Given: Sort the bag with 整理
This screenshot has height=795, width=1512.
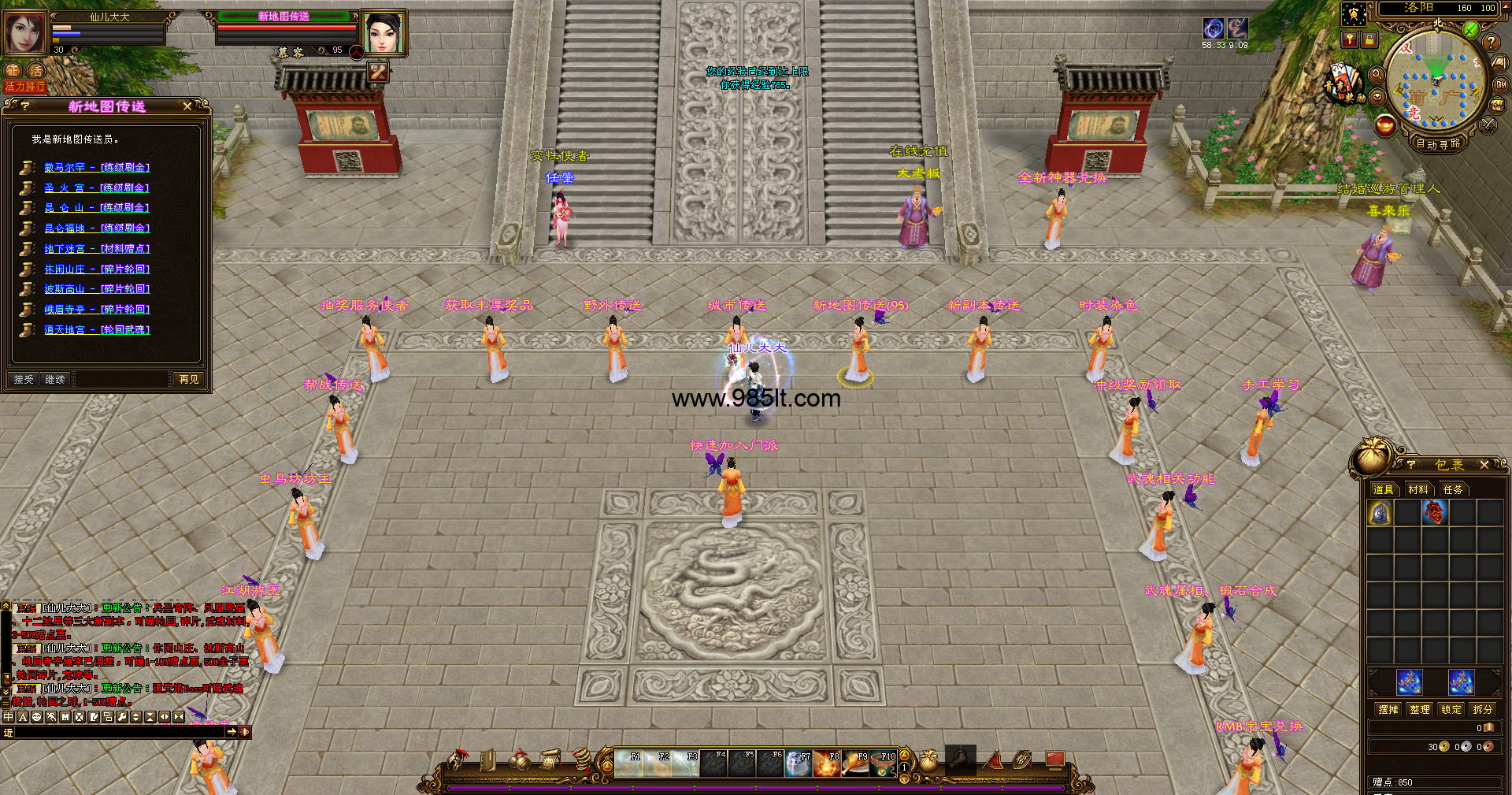Looking at the screenshot, I should coord(1420,710).
